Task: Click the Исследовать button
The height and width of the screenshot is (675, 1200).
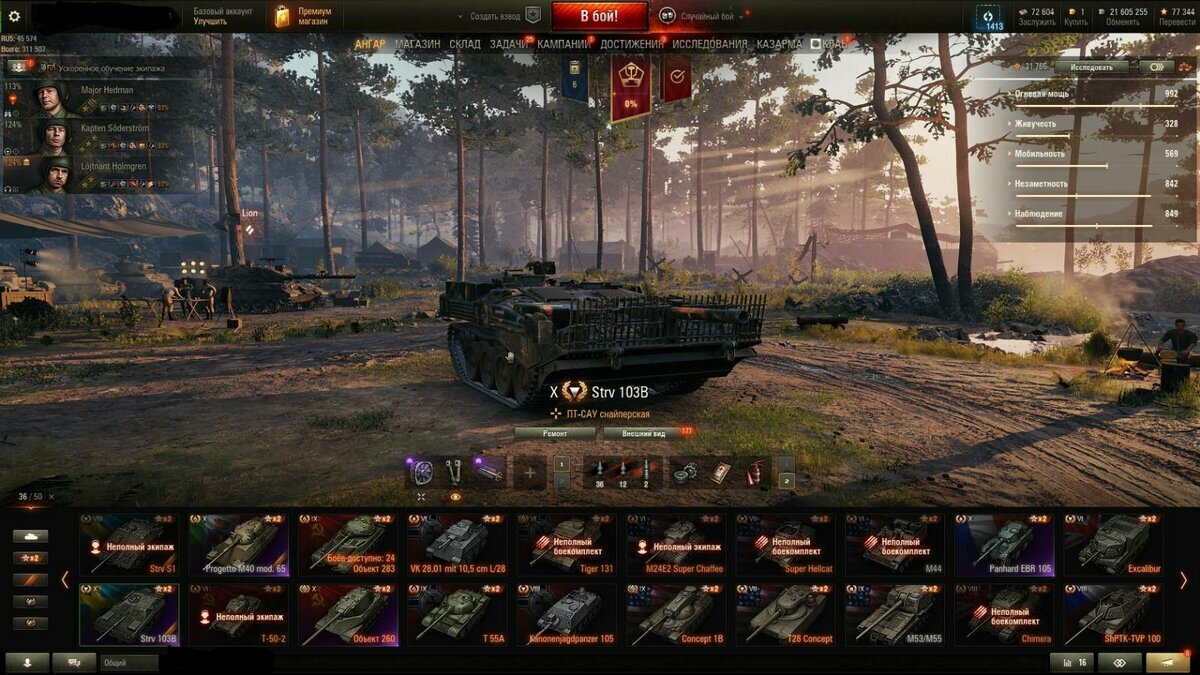Action: coord(1091,67)
